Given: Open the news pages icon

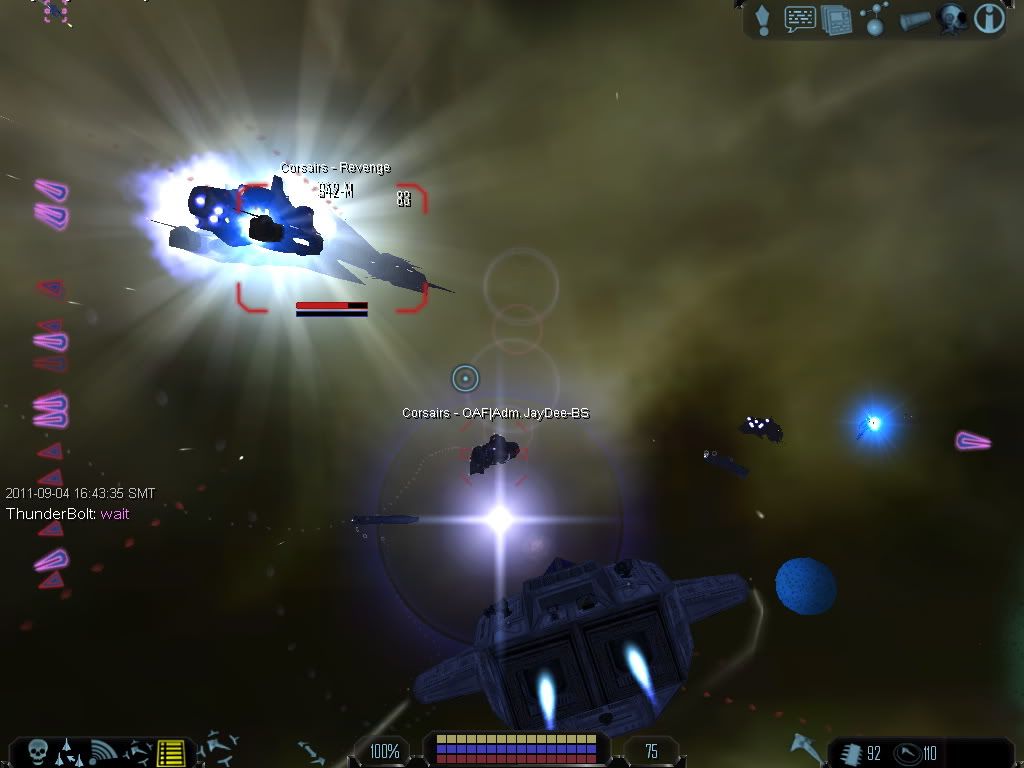Looking at the screenshot, I should click(x=837, y=19).
